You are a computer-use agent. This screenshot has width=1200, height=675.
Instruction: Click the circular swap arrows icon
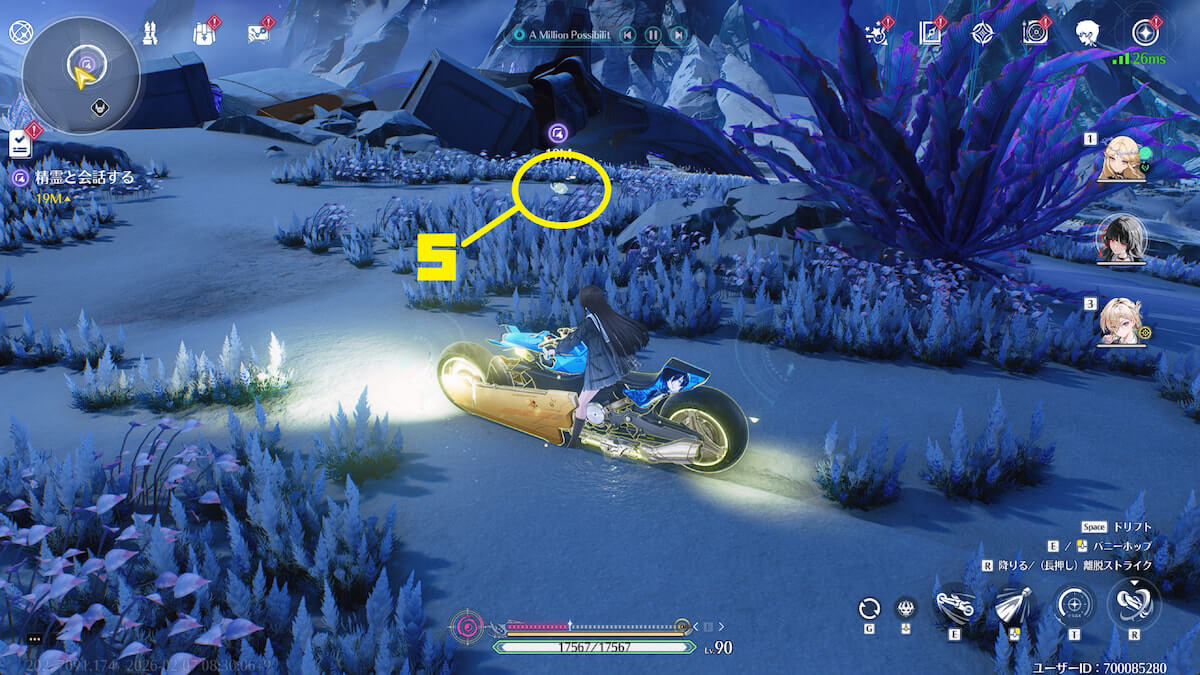869,608
